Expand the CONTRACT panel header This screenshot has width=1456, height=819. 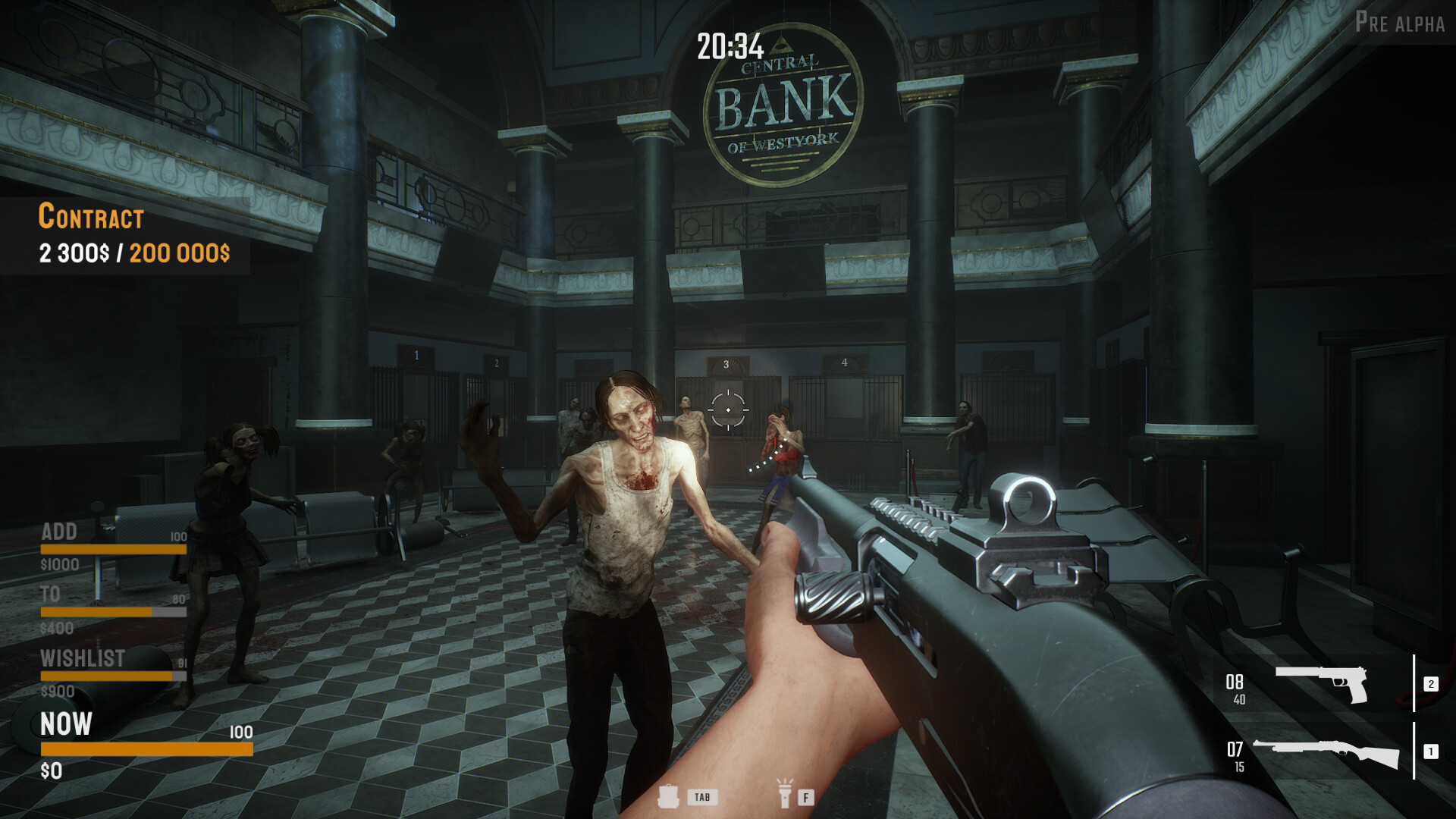click(90, 217)
